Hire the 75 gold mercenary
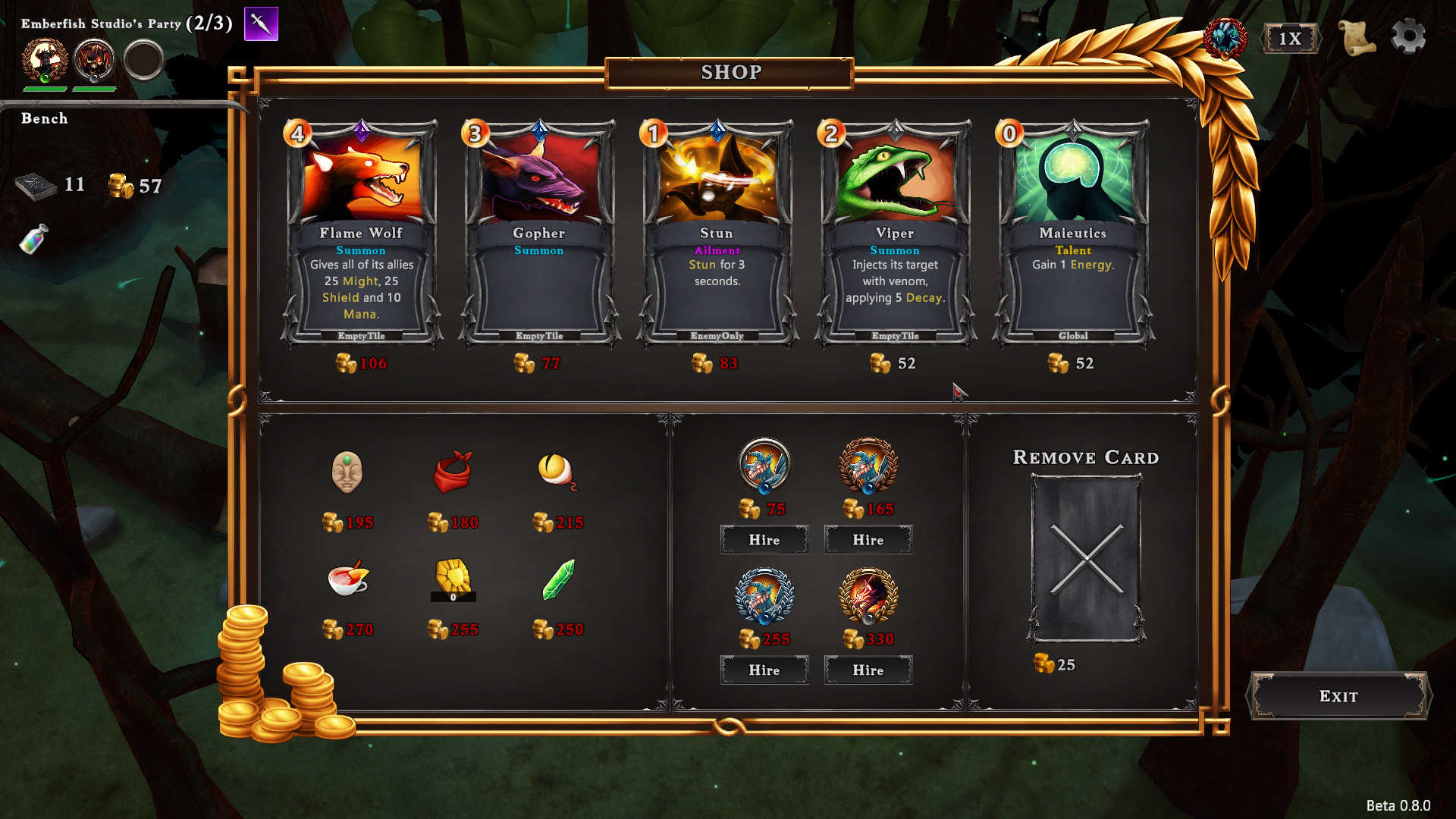This screenshot has width=1456, height=819. pyautogui.click(x=764, y=540)
